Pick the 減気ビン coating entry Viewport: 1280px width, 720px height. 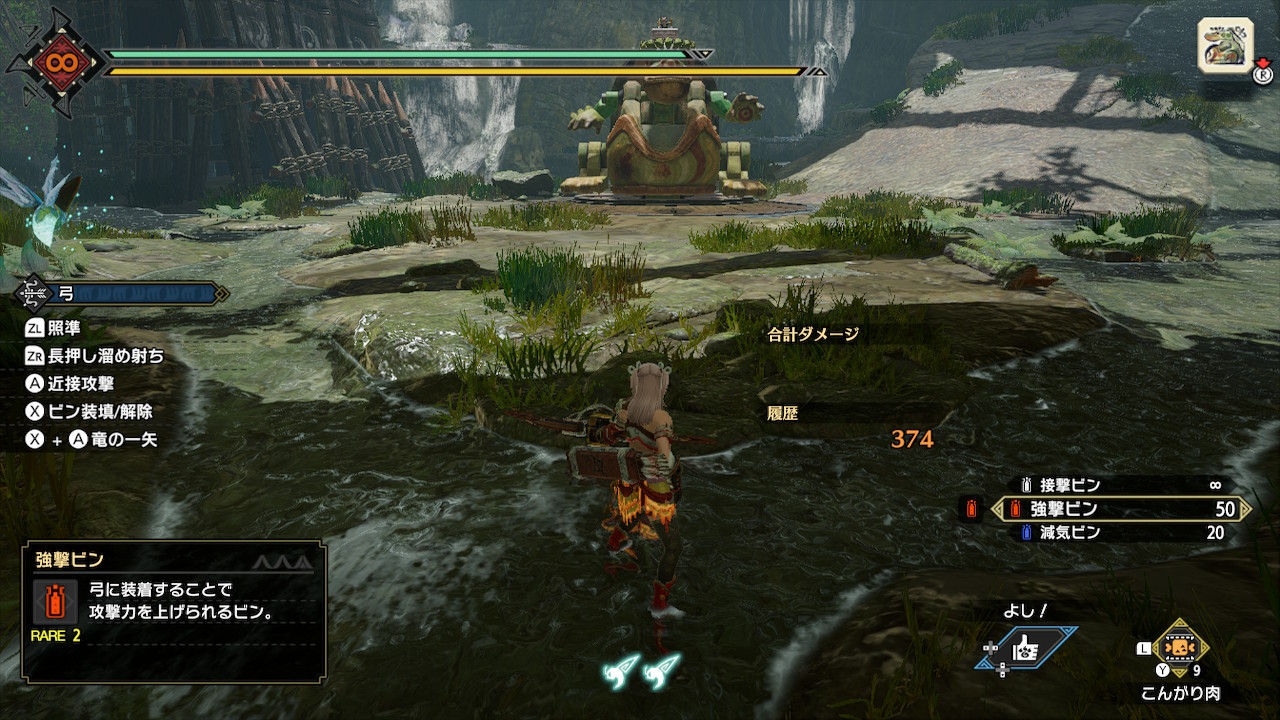pyautogui.click(x=1120, y=533)
